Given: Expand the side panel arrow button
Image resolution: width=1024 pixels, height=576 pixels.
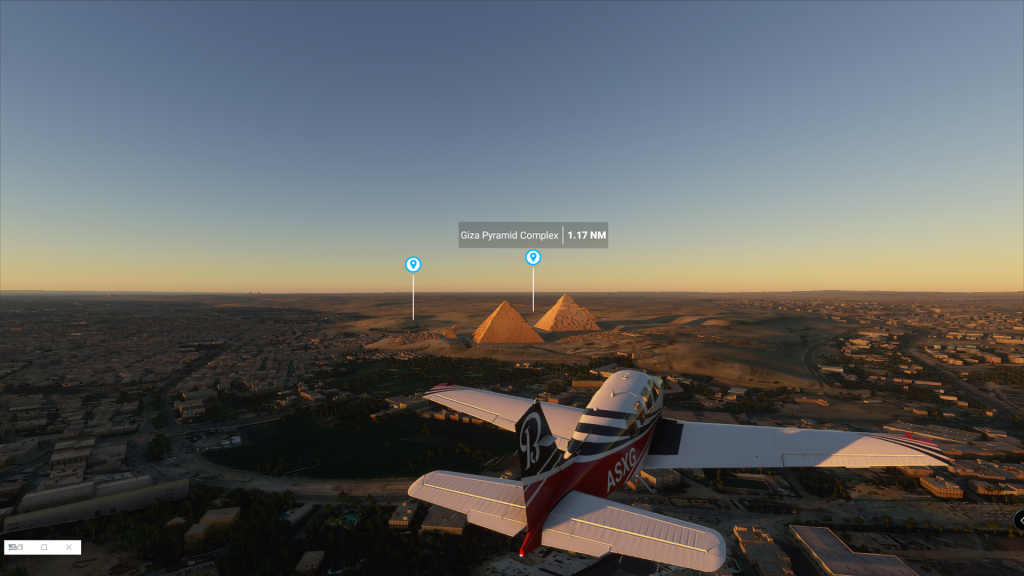Looking at the screenshot, I should [x=1019, y=520].
